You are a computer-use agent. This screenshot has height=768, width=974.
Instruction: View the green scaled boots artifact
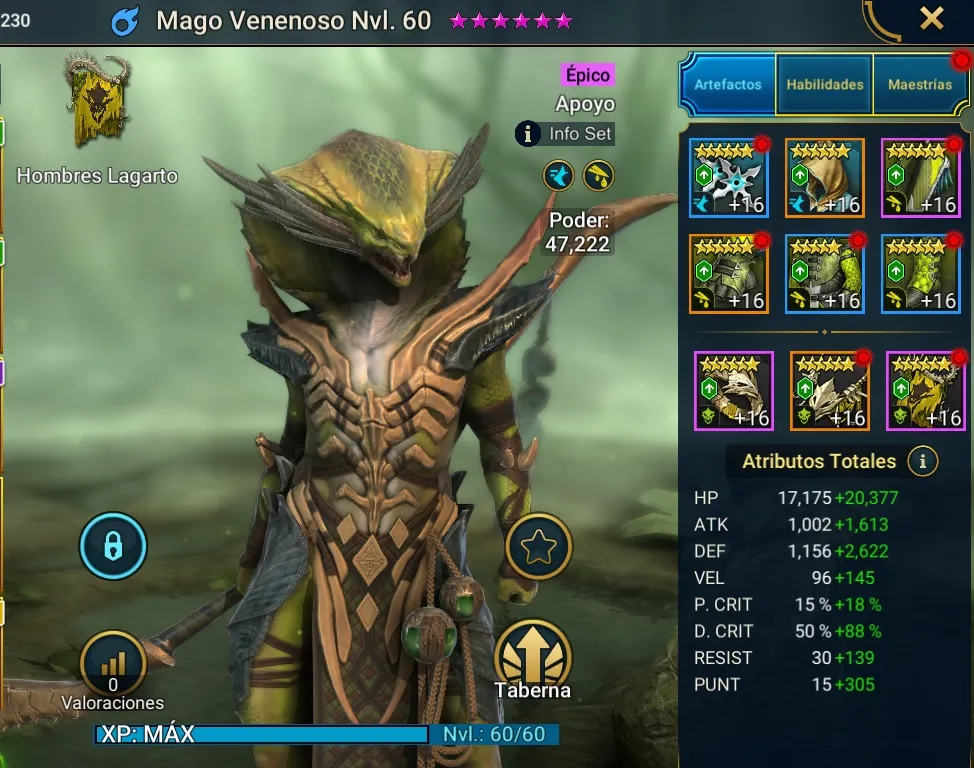(x=921, y=273)
